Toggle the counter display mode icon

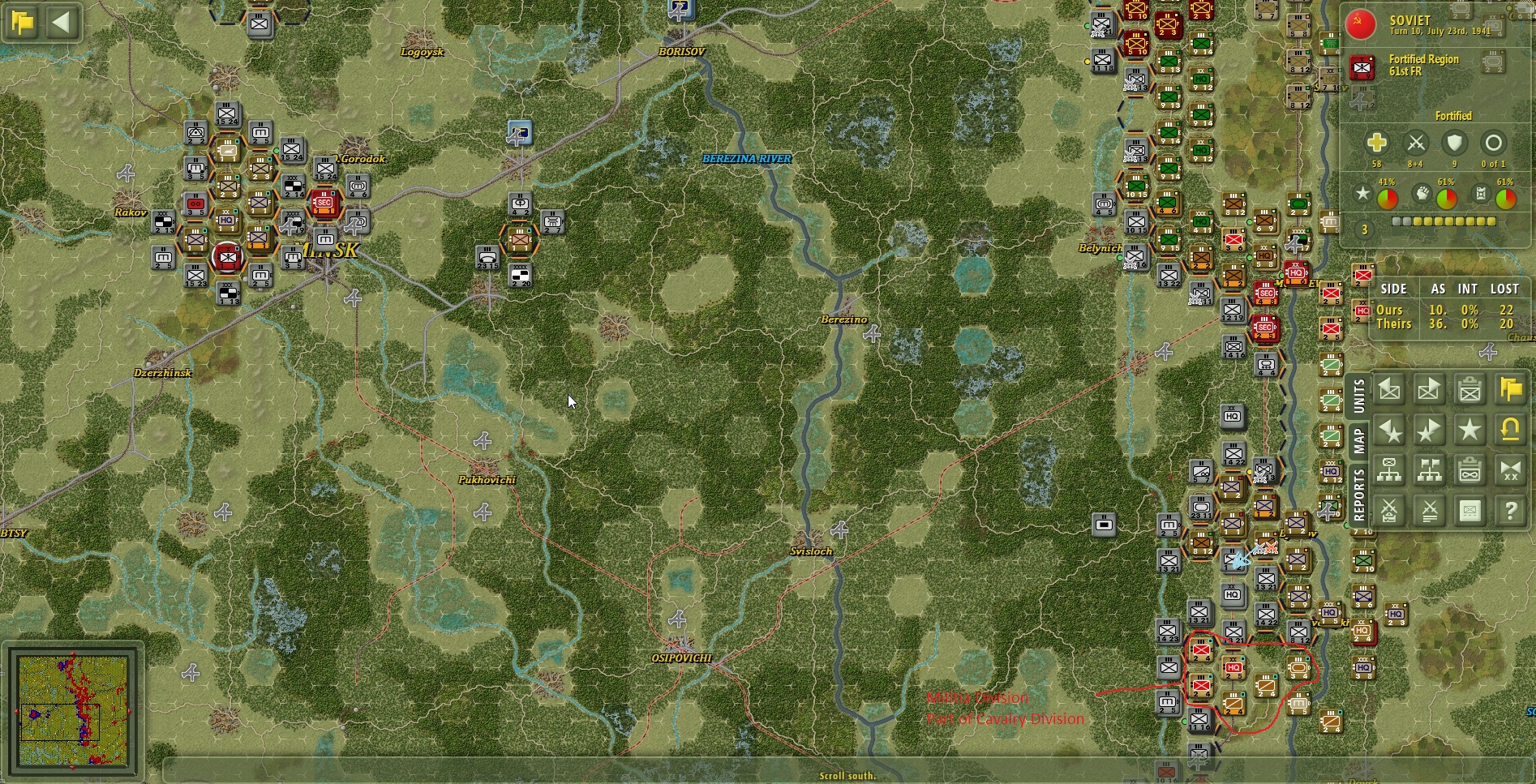pos(1470,511)
